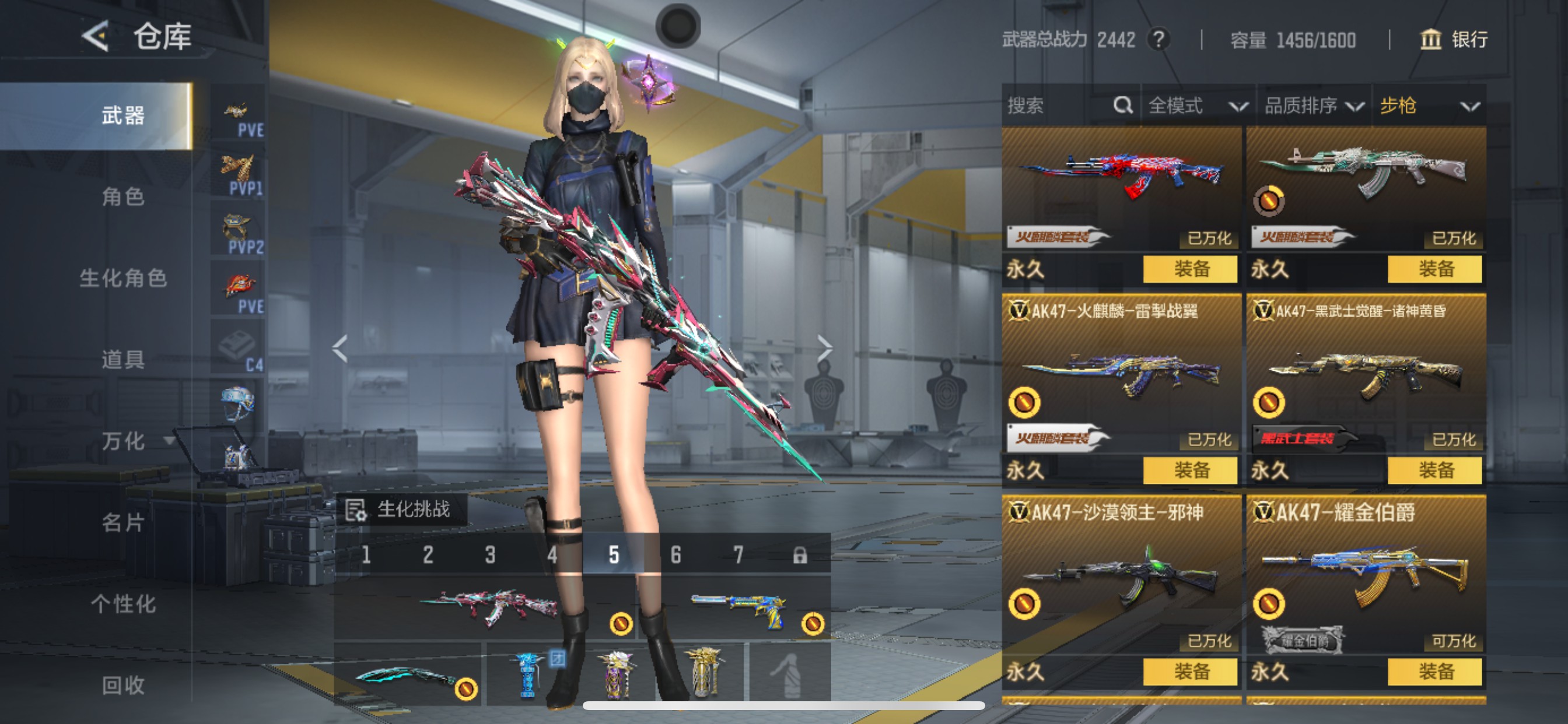
Task: Switch to loadout slot 6
Action: (675, 555)
